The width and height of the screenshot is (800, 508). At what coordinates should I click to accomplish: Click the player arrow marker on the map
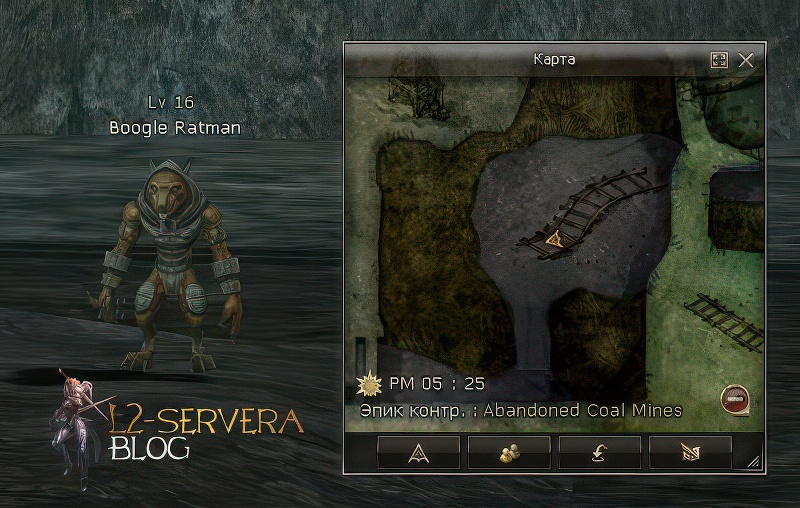point(555,239)
